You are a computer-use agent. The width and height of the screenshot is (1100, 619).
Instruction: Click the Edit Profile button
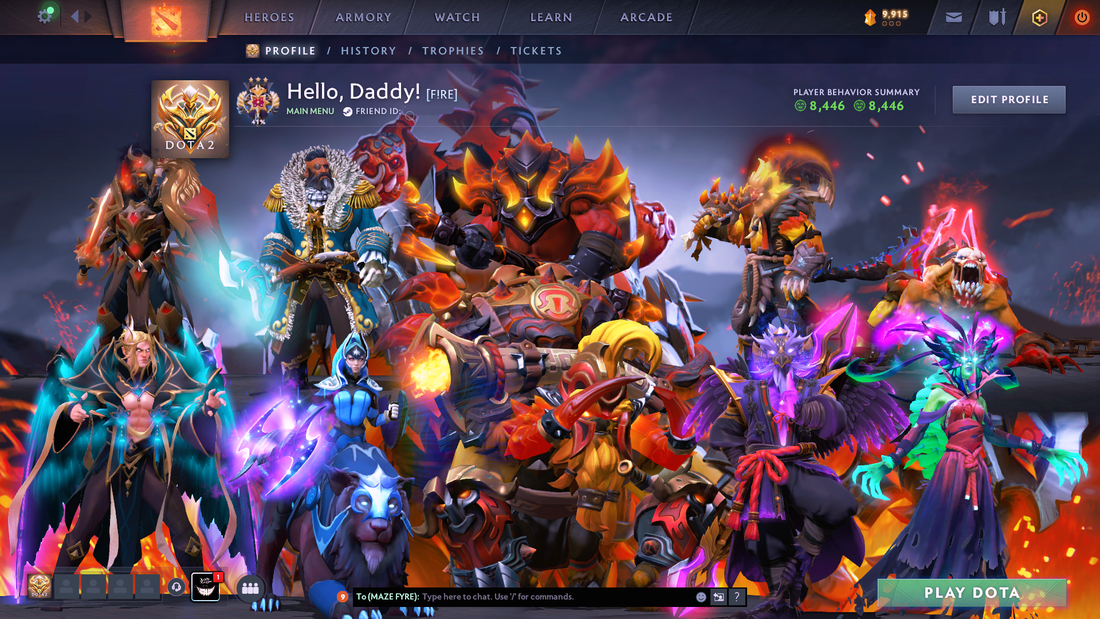[x=1008, y=100]
